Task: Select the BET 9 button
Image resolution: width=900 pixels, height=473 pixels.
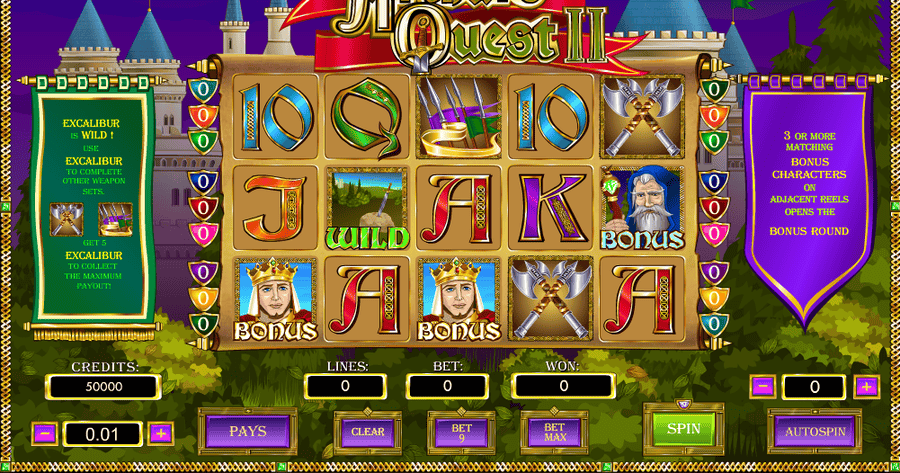Action: [460, 431]
